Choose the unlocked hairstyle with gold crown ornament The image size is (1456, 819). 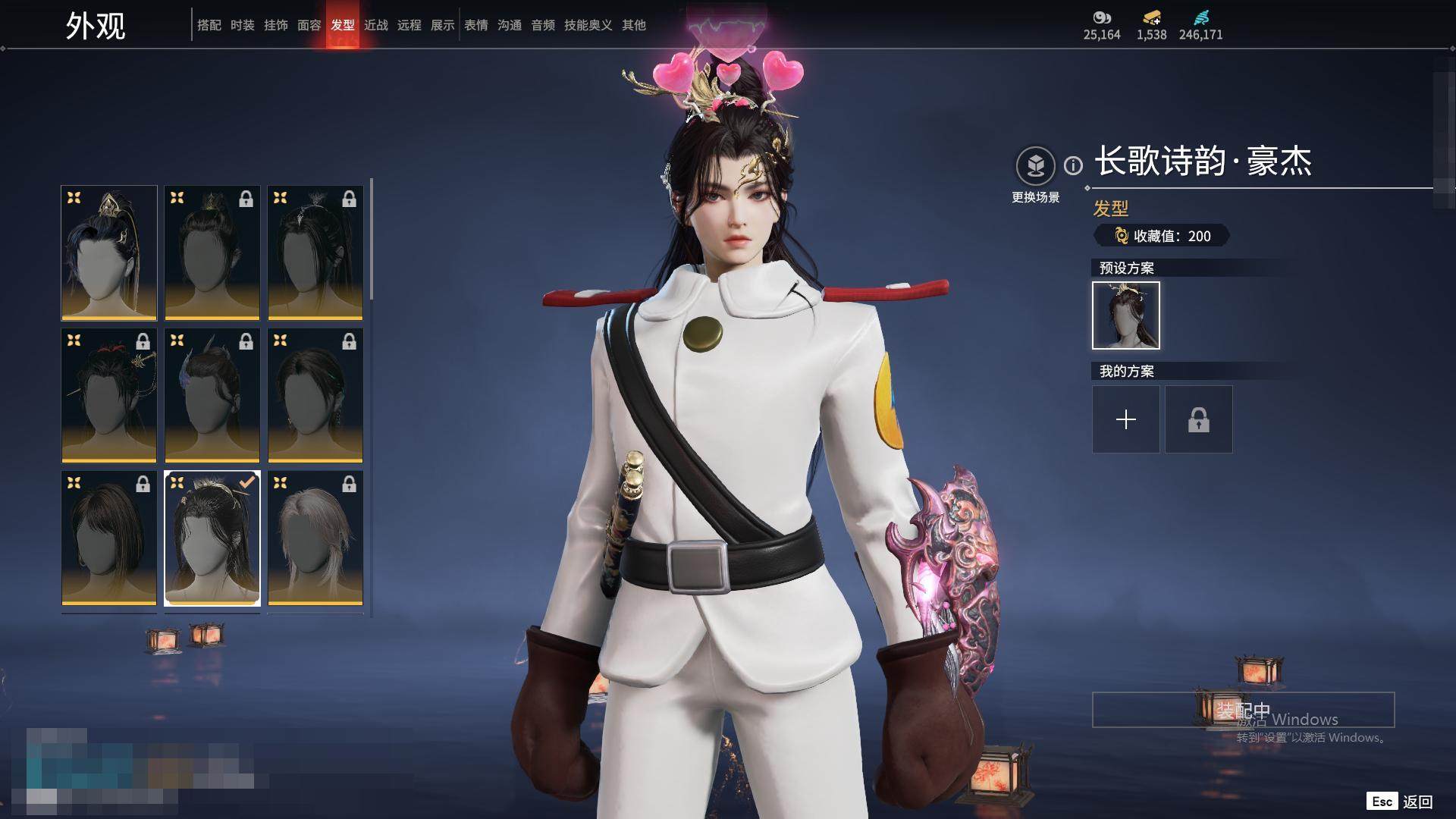click(x=109, y=253)
